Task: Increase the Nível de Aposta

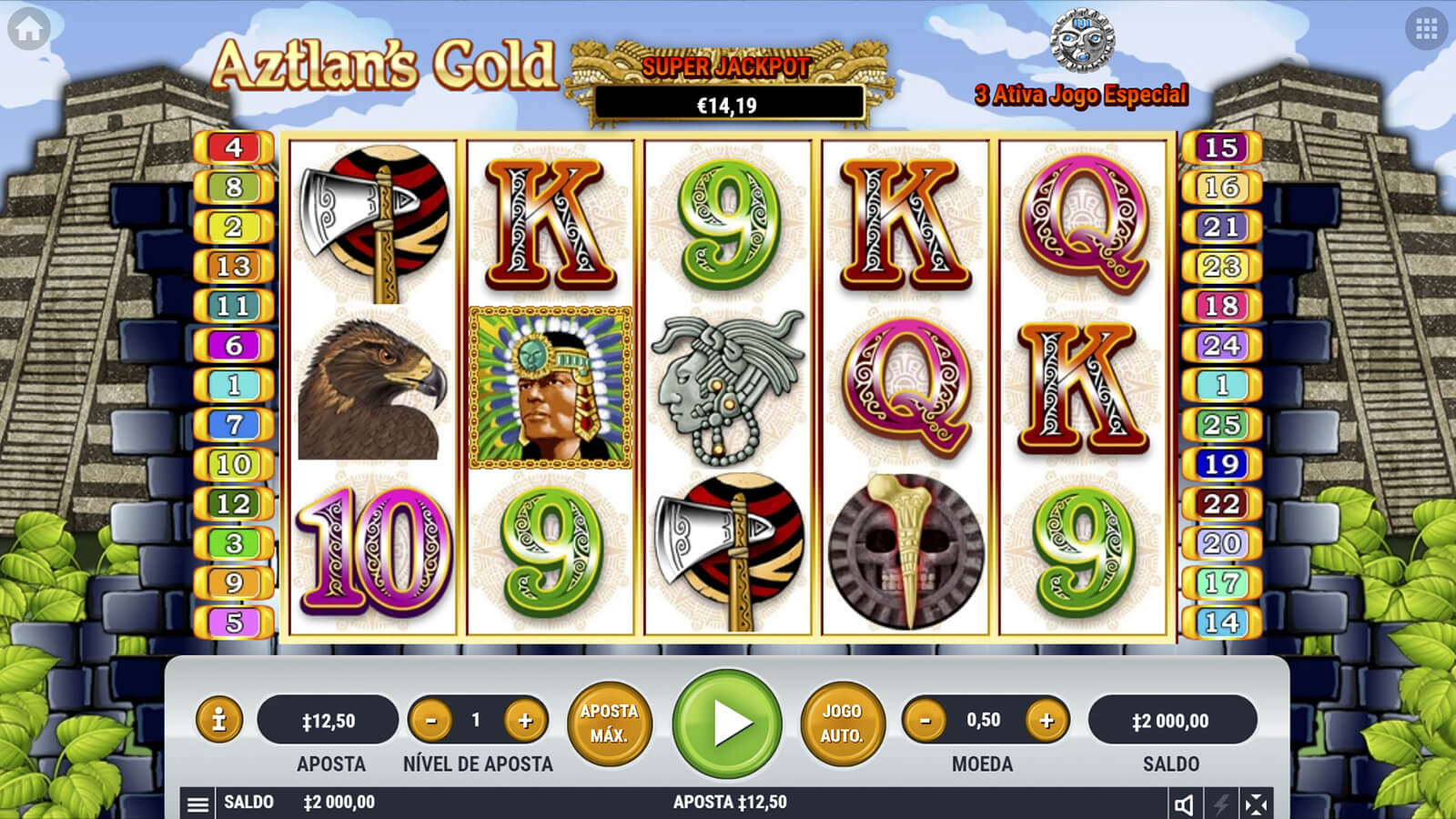Action: pyautogui.click(x=525, y=721)
